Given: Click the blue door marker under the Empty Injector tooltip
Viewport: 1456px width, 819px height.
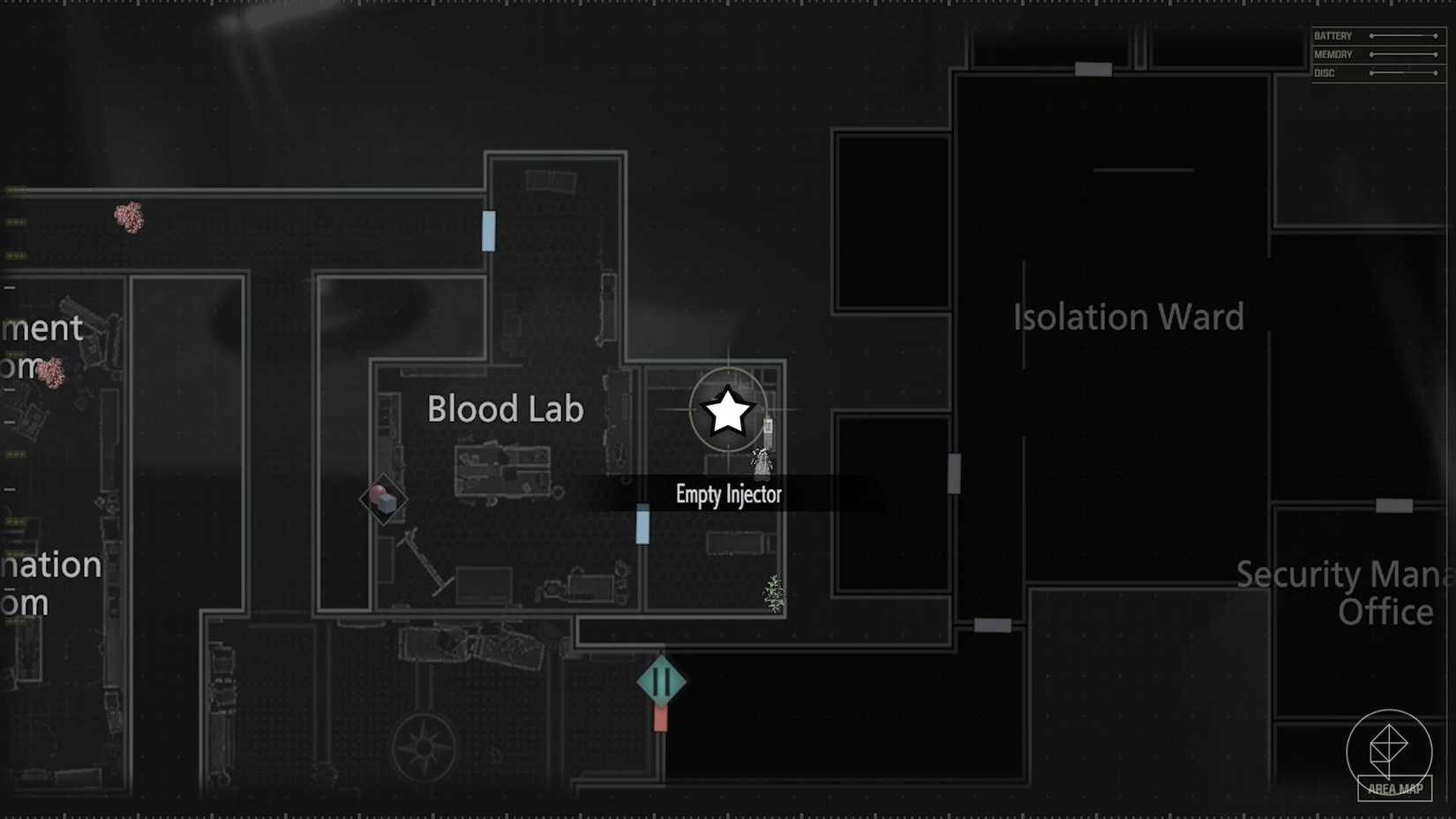Looking at the screenshot, I should pyautogui.click(x=642, y=524).
